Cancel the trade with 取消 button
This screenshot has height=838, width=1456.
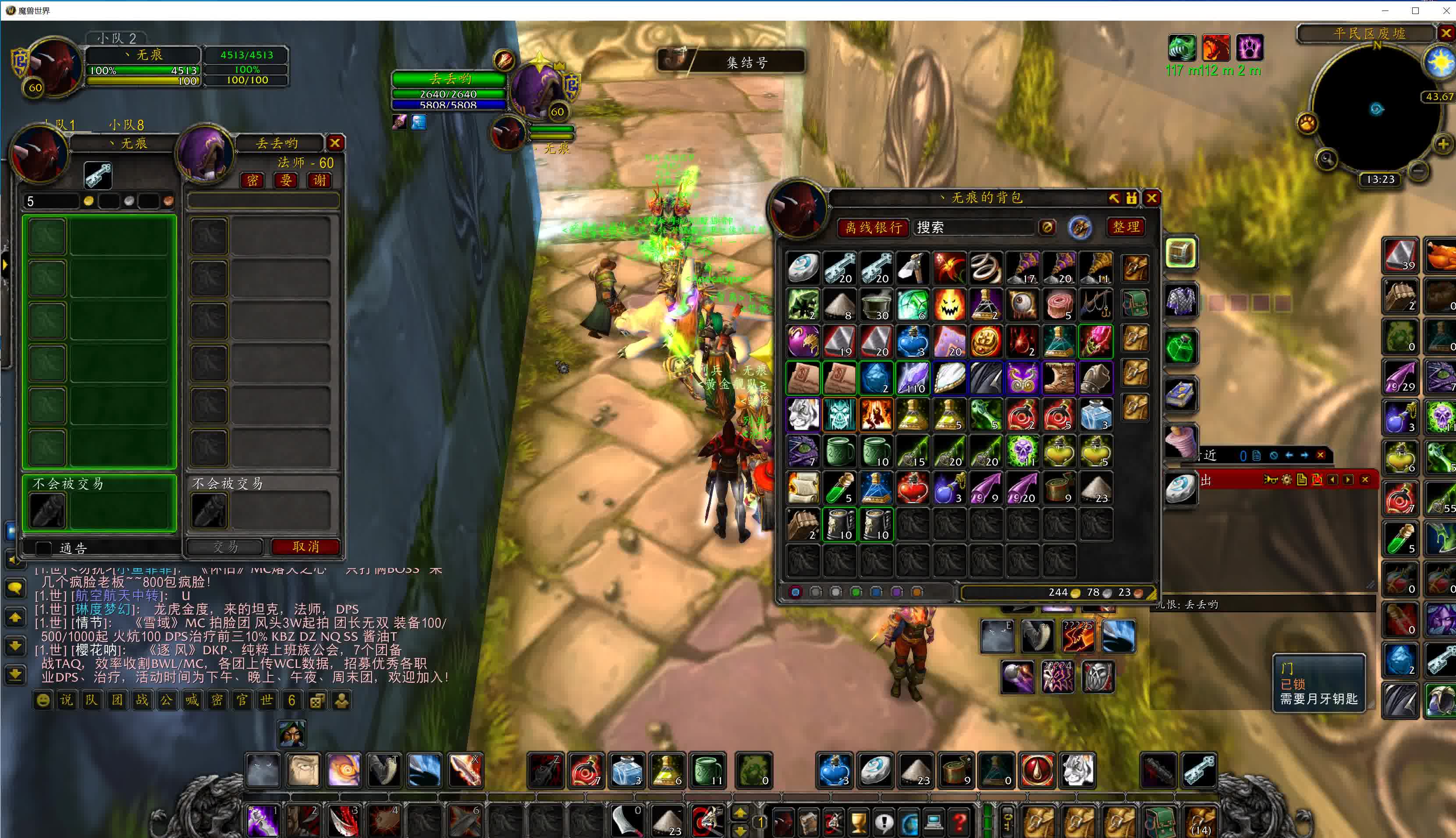coord(305,546)
